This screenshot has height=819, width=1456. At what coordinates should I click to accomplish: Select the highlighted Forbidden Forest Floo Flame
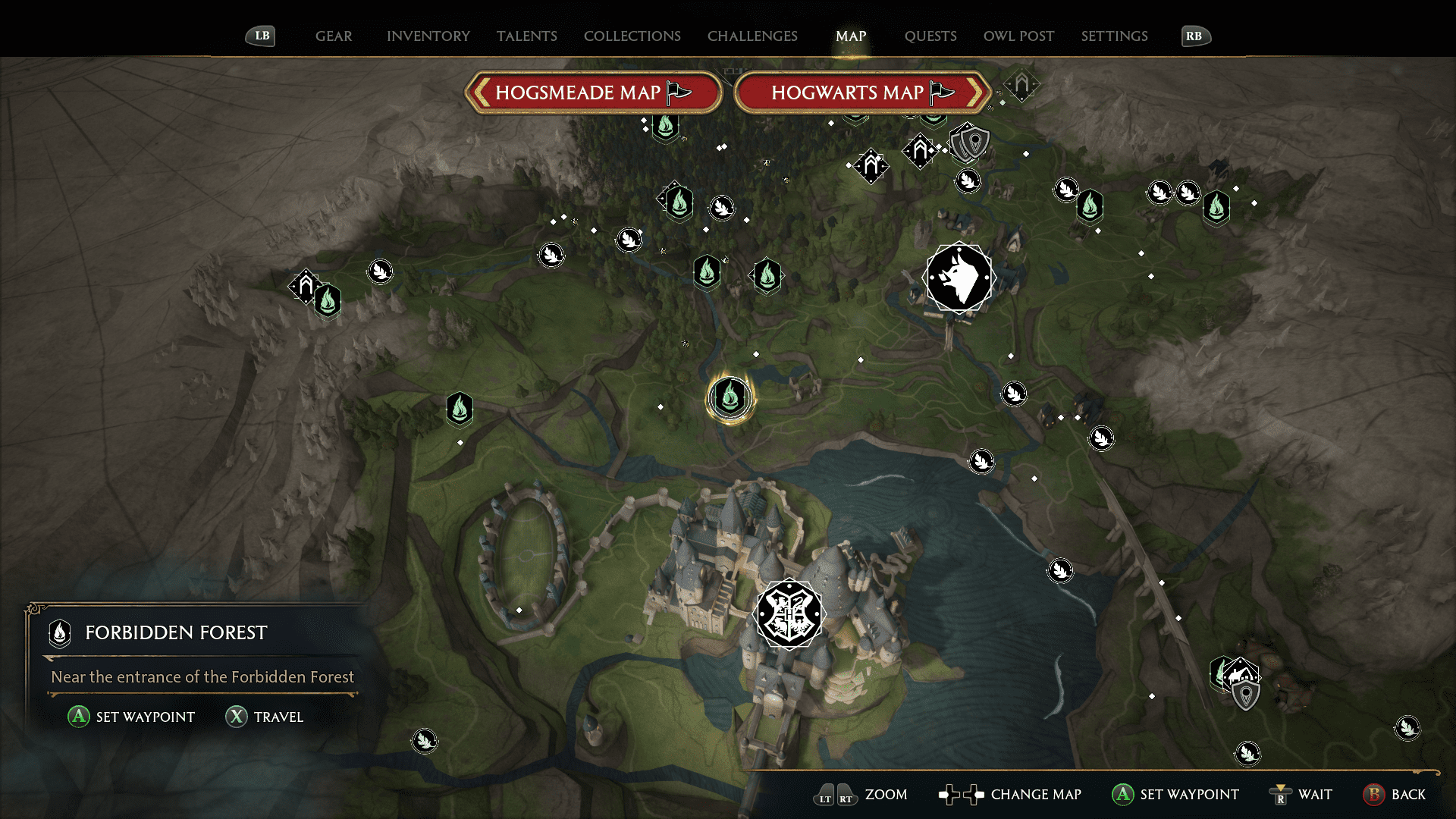730,396
